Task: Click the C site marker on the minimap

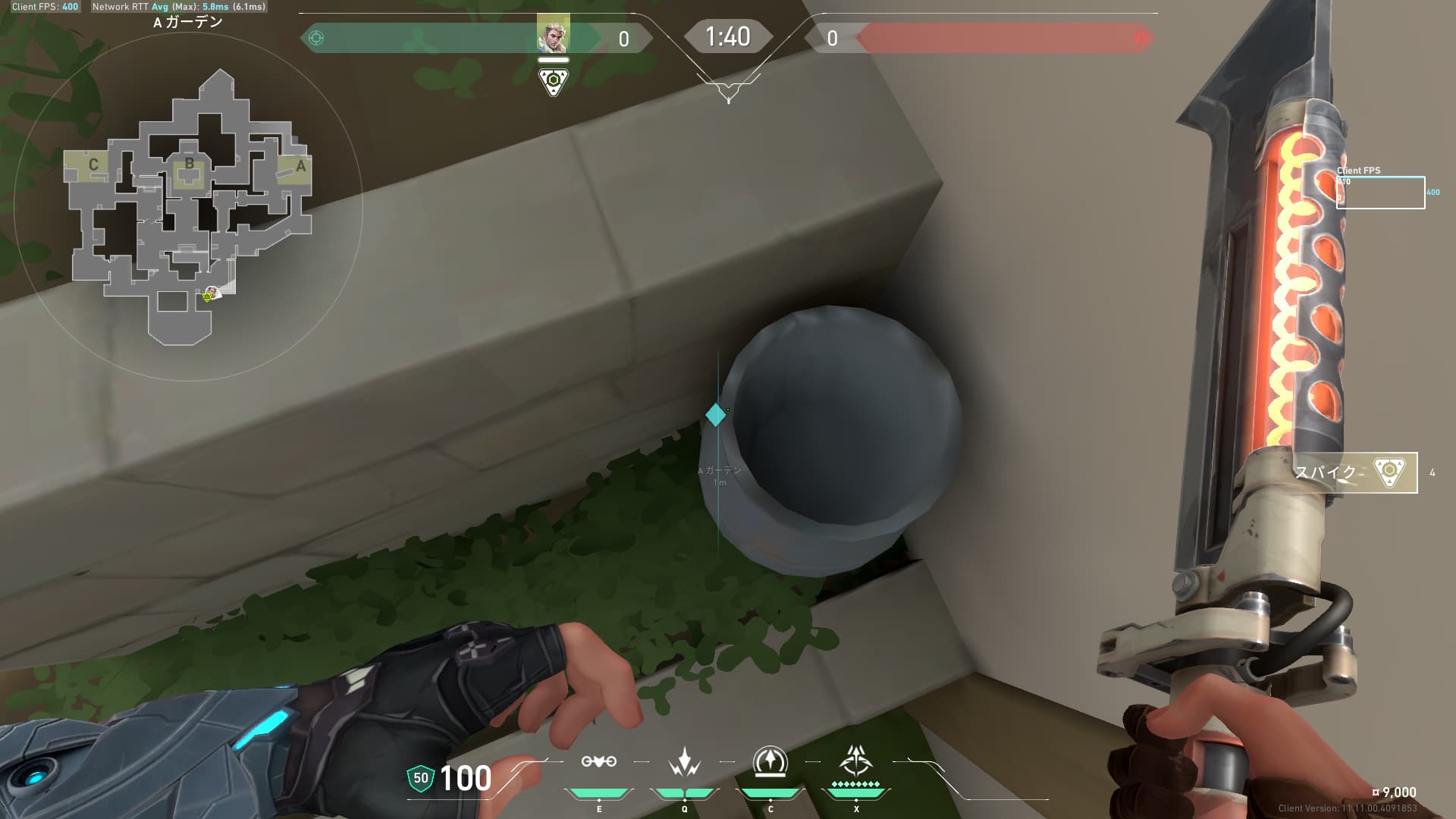Action: click(x=93, y=165)
